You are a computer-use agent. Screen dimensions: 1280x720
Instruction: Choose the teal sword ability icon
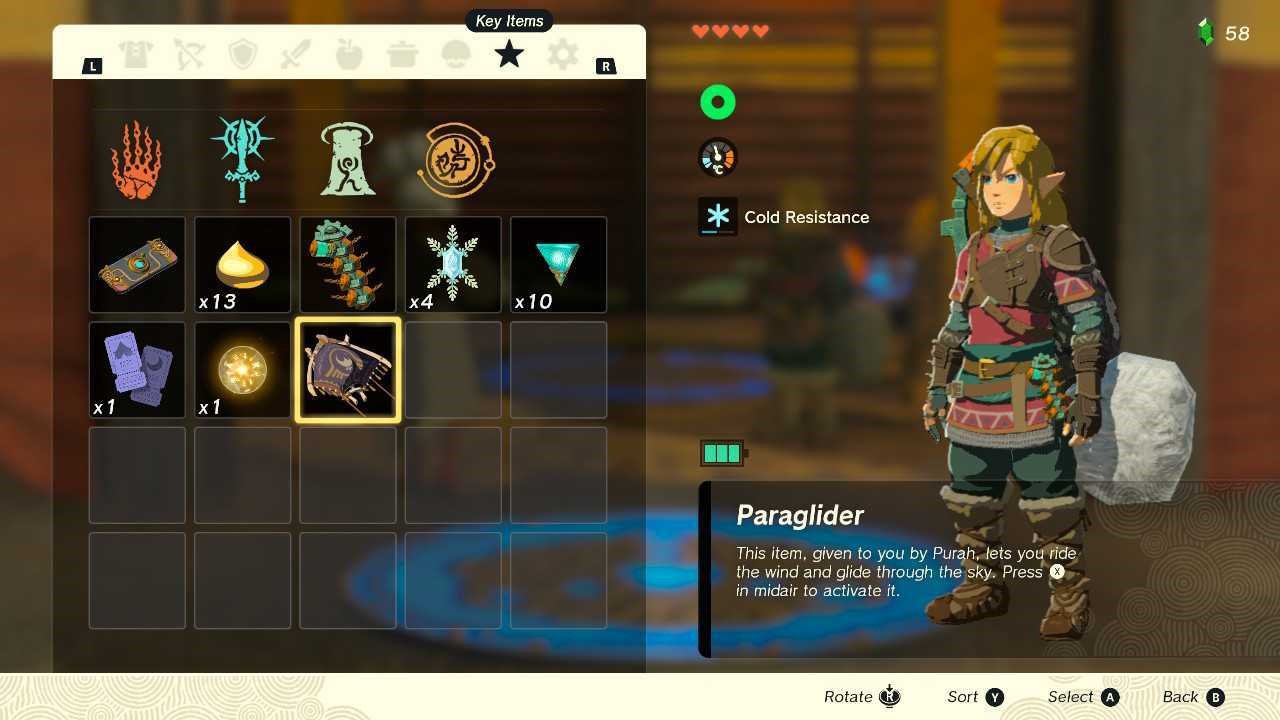(242, 158)
